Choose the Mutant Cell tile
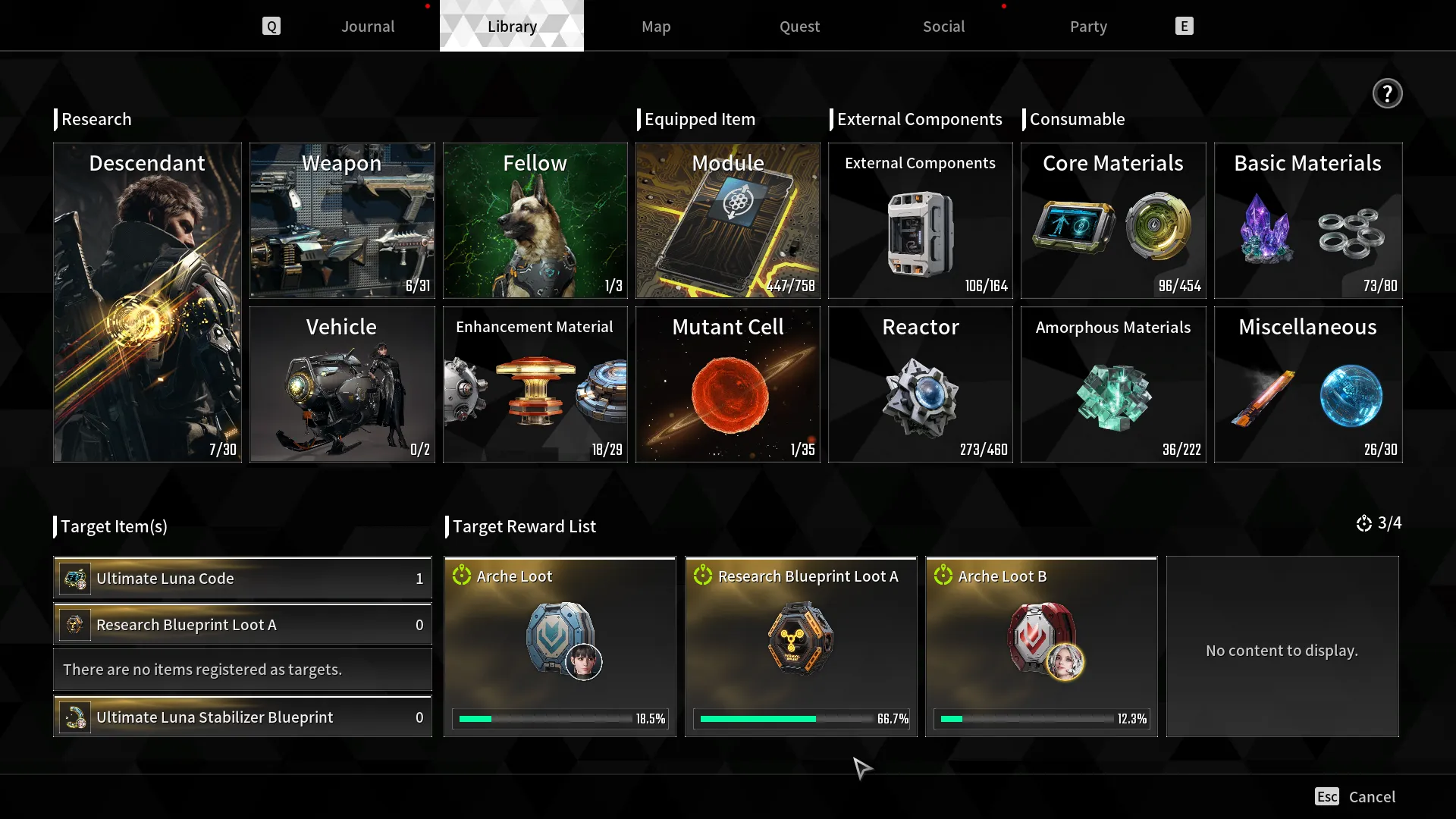This screenshot has height=819, width=1456. (727, 384)
